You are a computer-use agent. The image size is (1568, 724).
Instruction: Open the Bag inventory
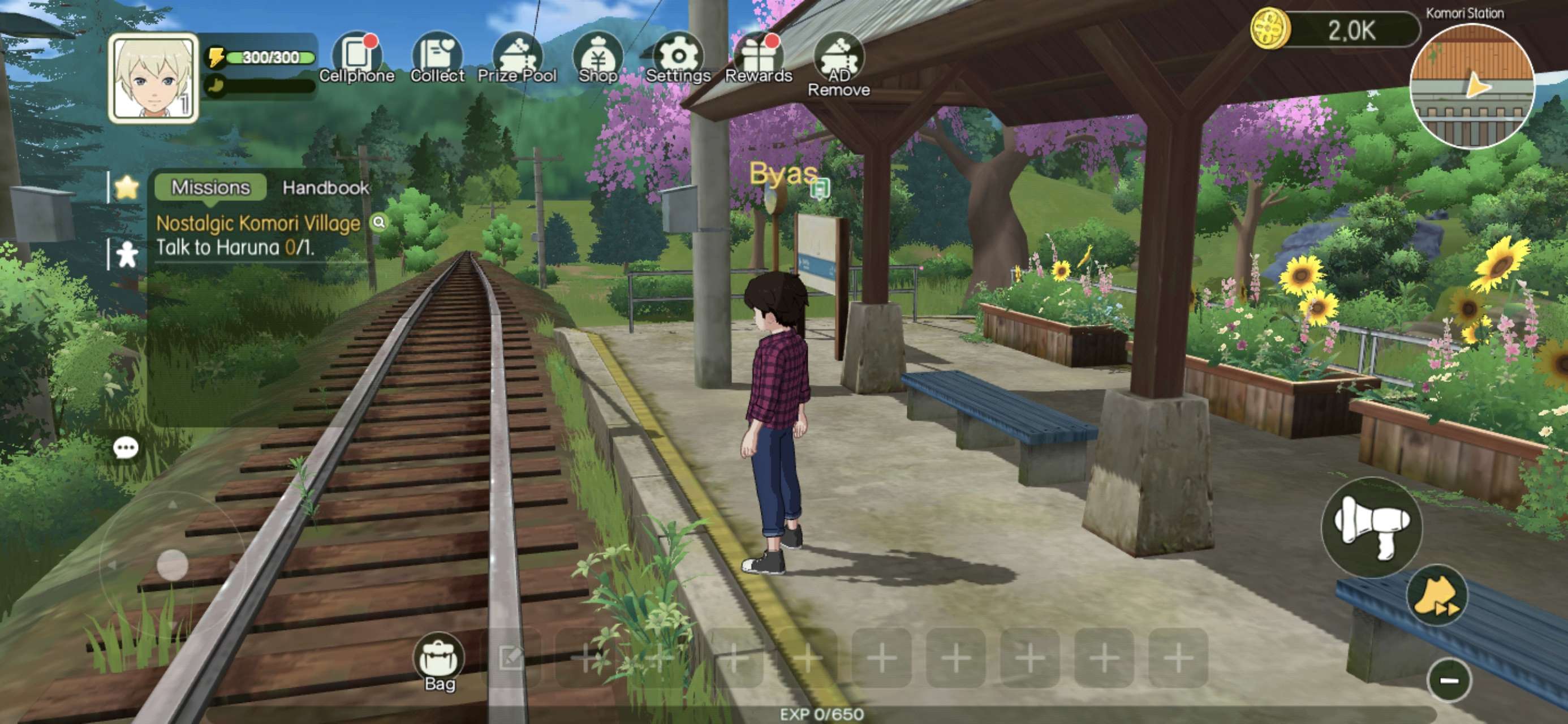pyautogui.click(x=439, y=661)
